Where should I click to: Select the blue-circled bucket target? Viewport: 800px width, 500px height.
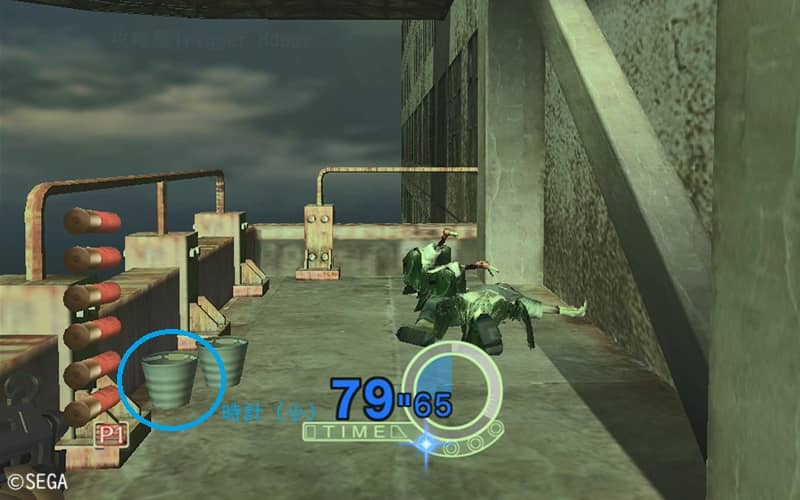tap(168, 378)
